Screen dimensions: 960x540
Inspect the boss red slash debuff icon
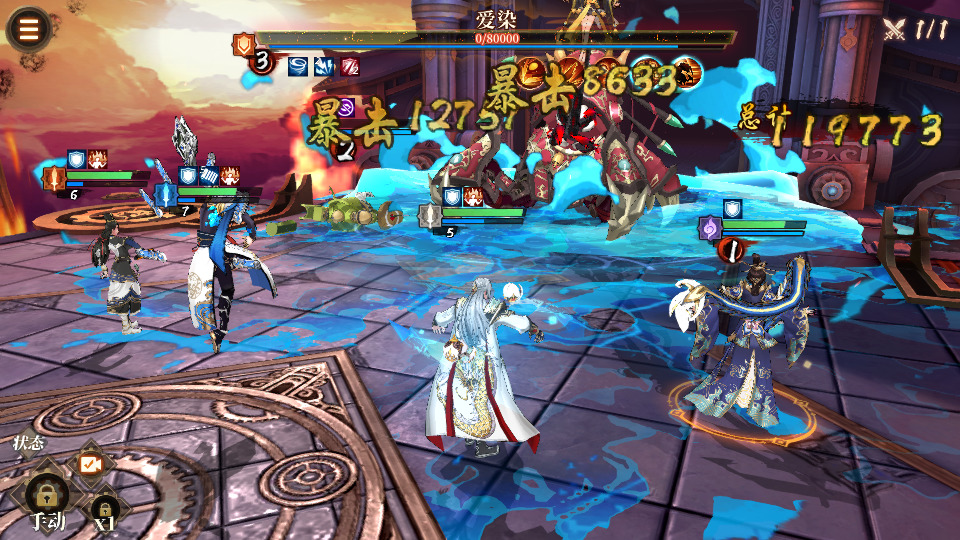(x=350, y=67)
